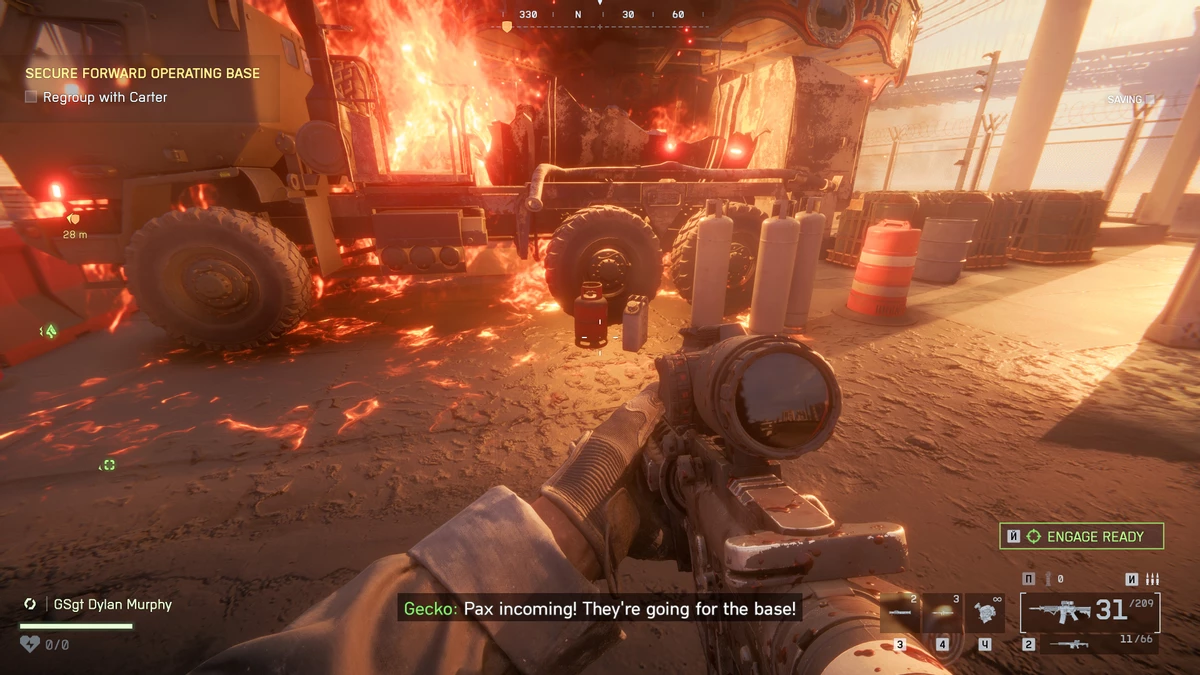Choose the infinite-use gadget slot
Viewport: 1200px width, 675px height.
tap(984, 614)
